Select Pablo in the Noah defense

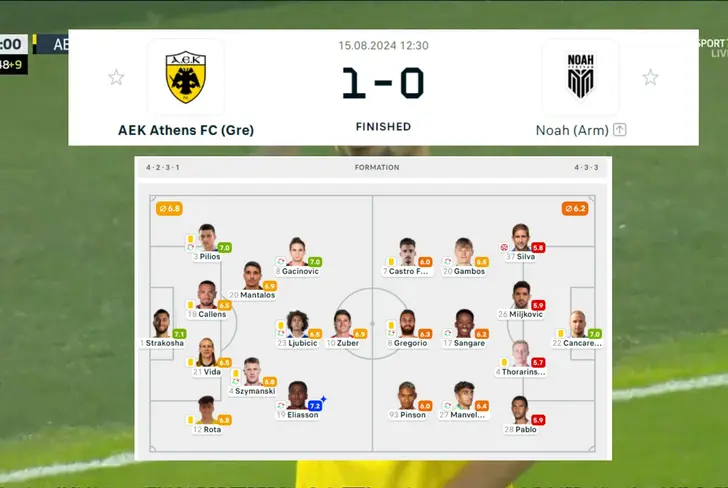click(x=520, y=410)
